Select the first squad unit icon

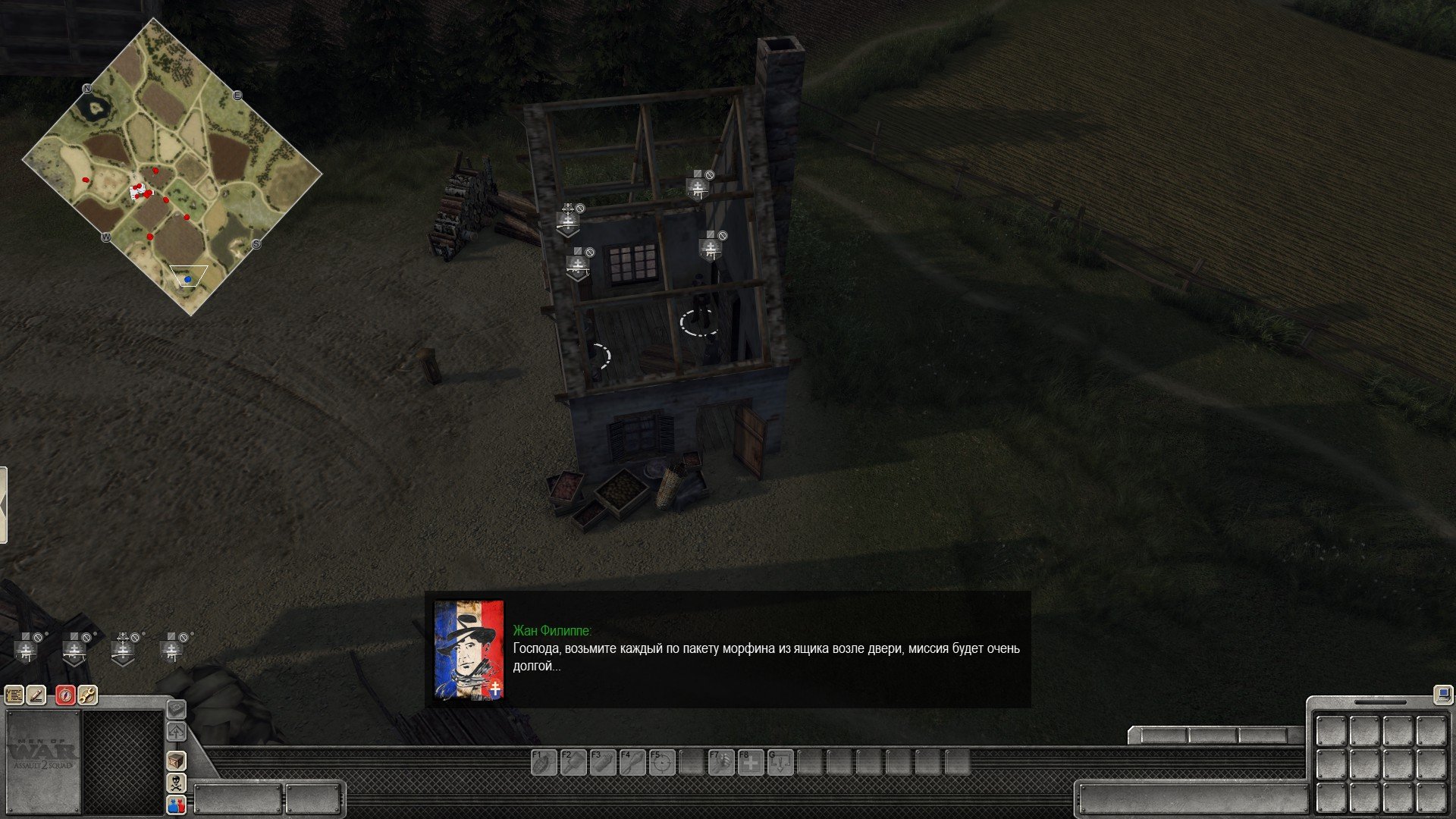(27, 649)
